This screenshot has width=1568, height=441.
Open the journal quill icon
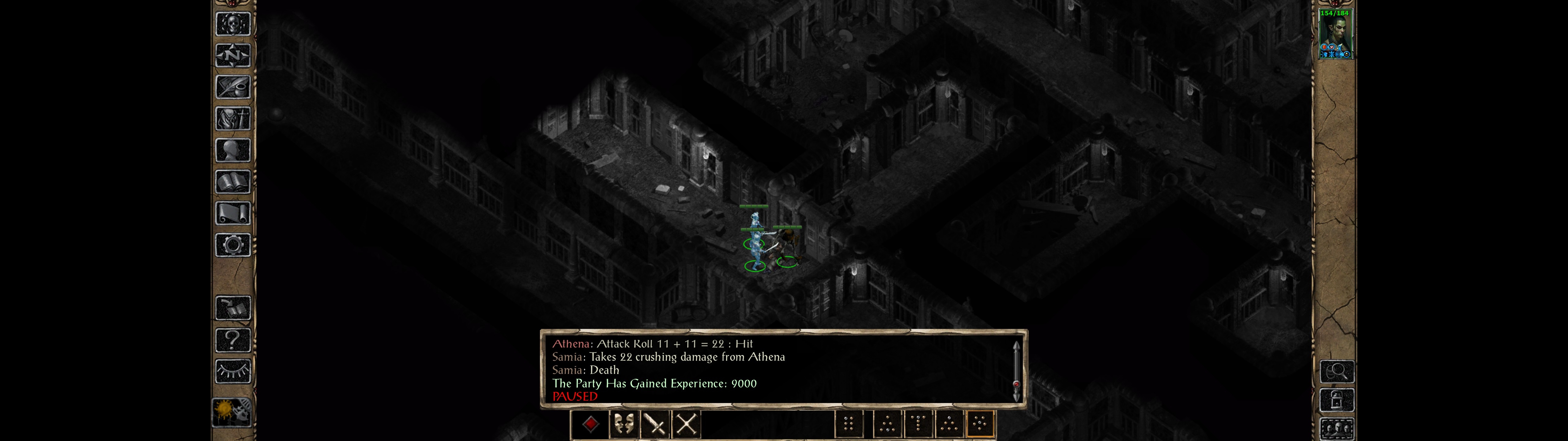coord(232,87)
